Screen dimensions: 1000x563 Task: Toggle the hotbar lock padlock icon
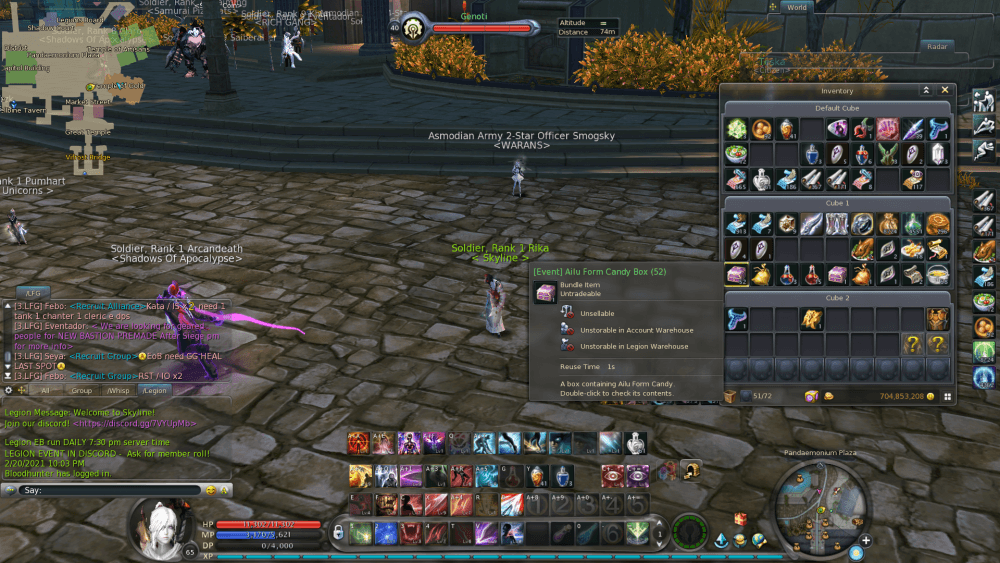pos(339,532)
